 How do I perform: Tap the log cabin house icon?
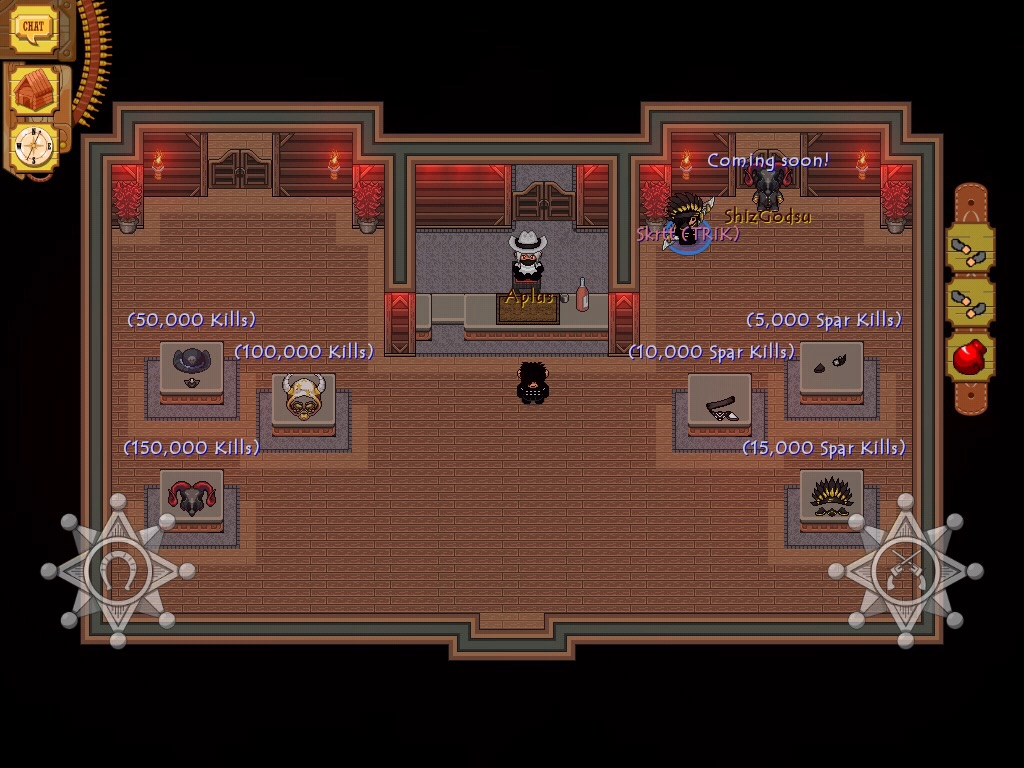click(x=35, y=92)
